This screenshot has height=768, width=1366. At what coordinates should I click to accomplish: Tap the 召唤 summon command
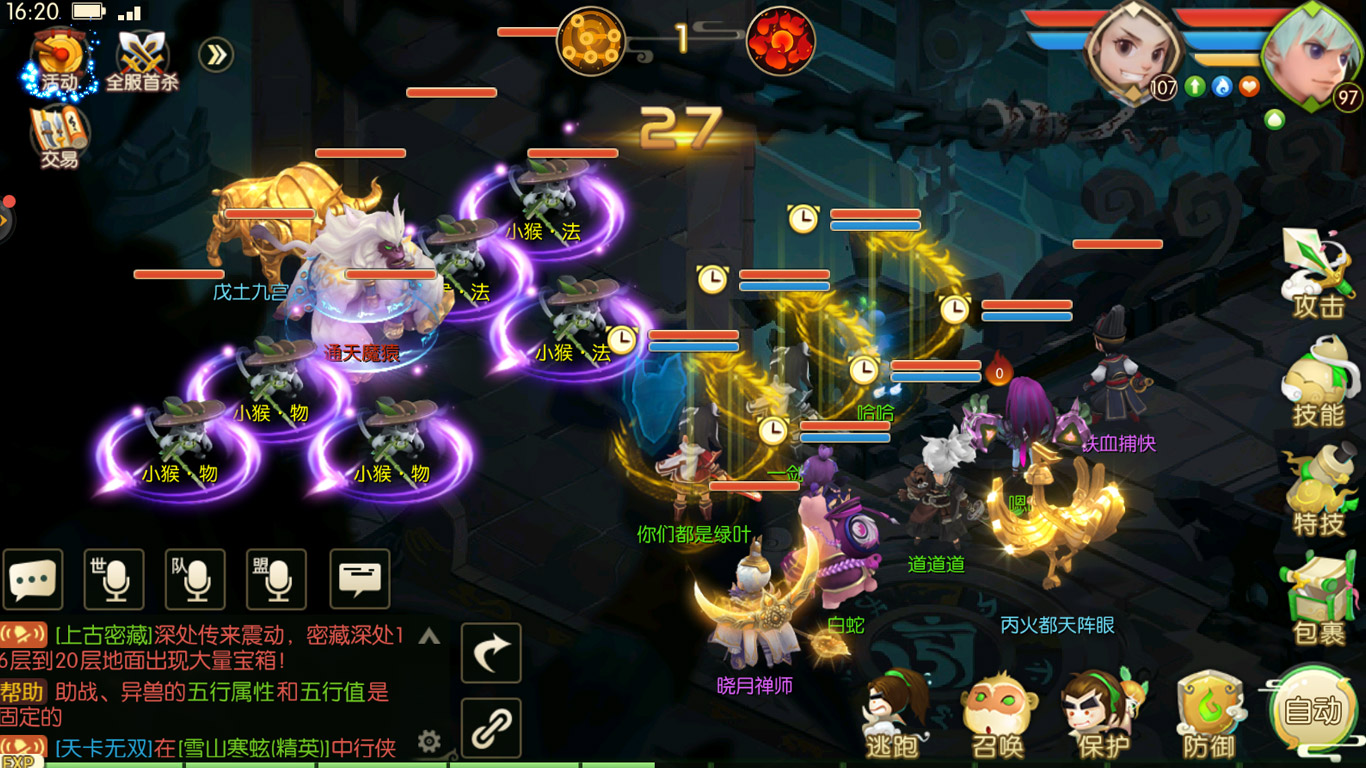(x=997, y=714)
